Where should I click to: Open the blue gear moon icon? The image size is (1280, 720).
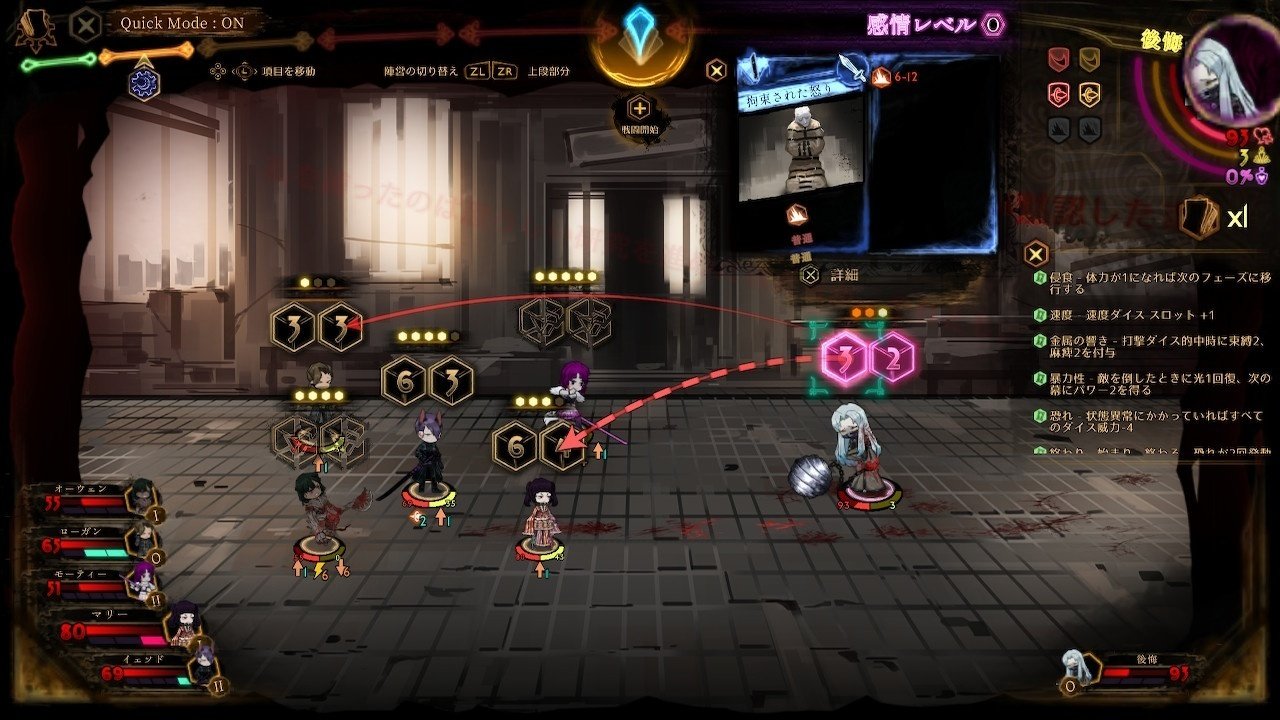point(144,83)
